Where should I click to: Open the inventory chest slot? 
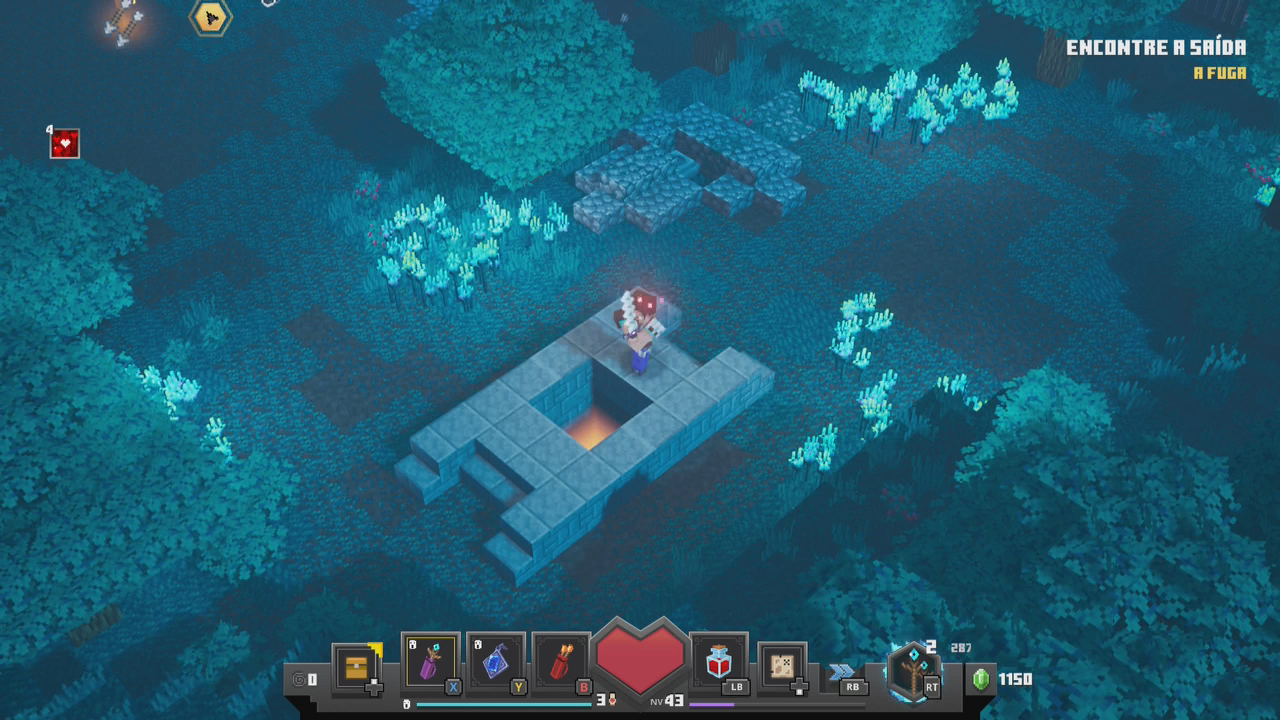357,665
